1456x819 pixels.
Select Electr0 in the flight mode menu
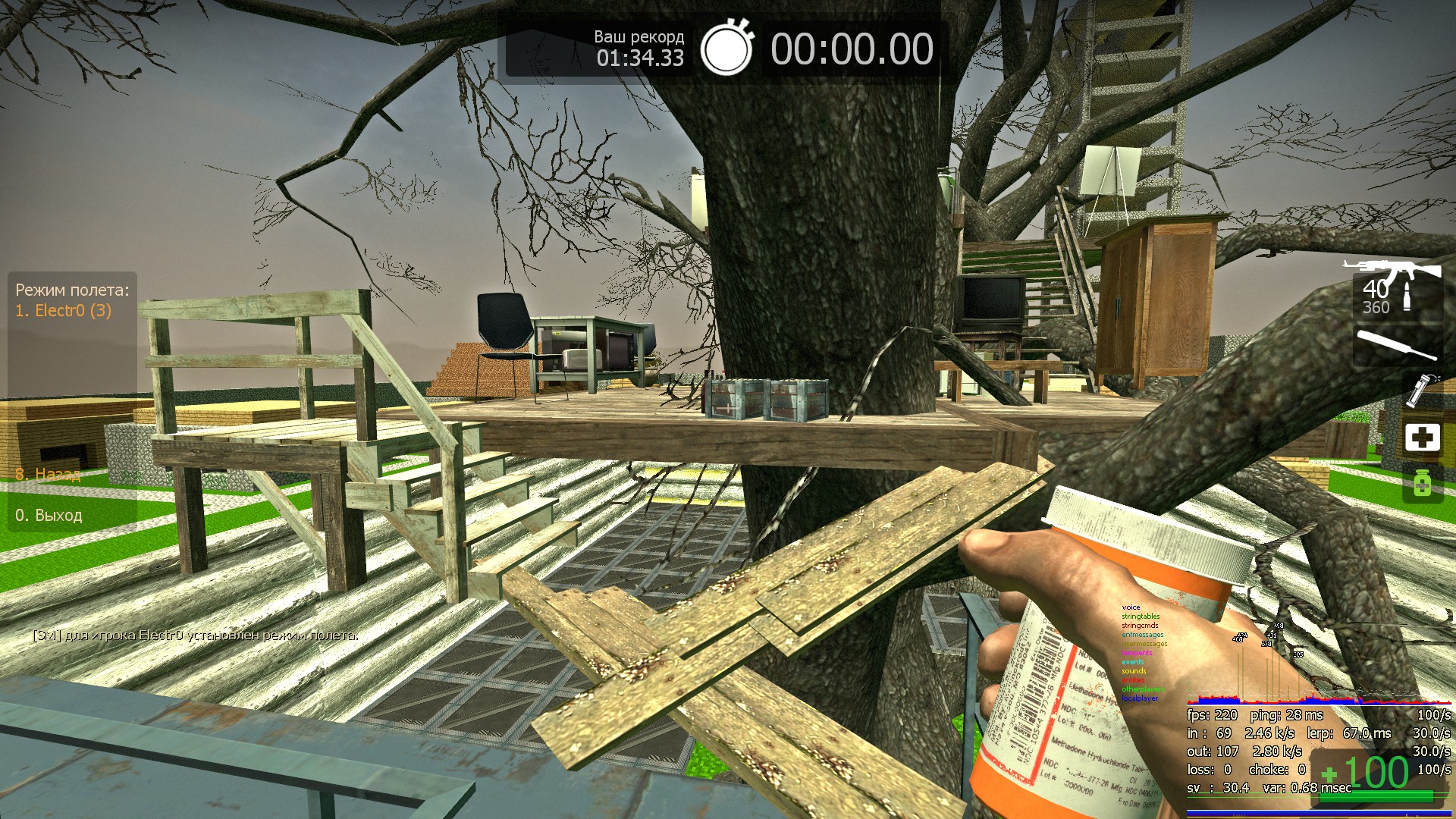pyautogui.click(x=64, y=310)
